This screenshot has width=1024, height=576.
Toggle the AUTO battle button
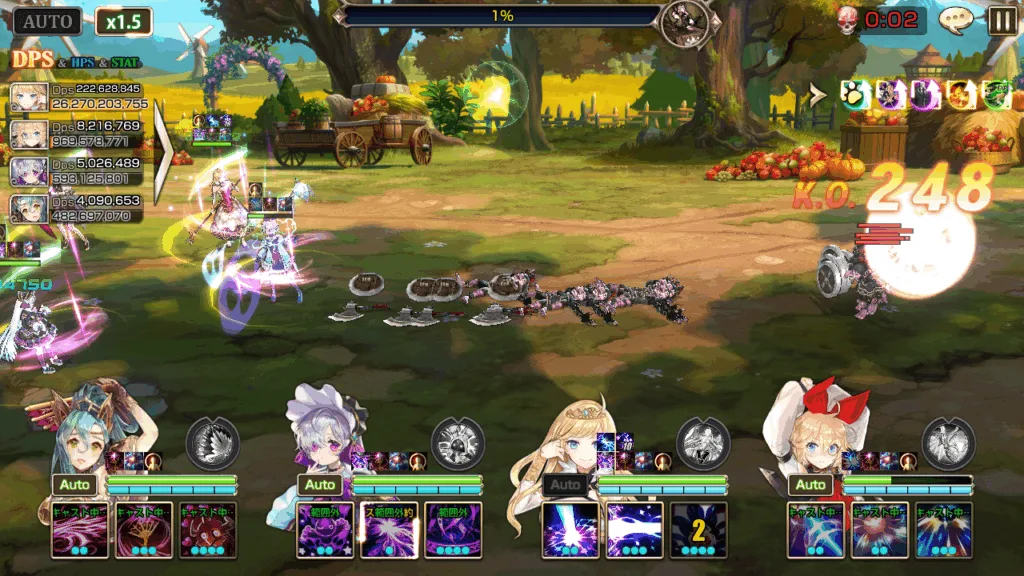tap(47, 21)
